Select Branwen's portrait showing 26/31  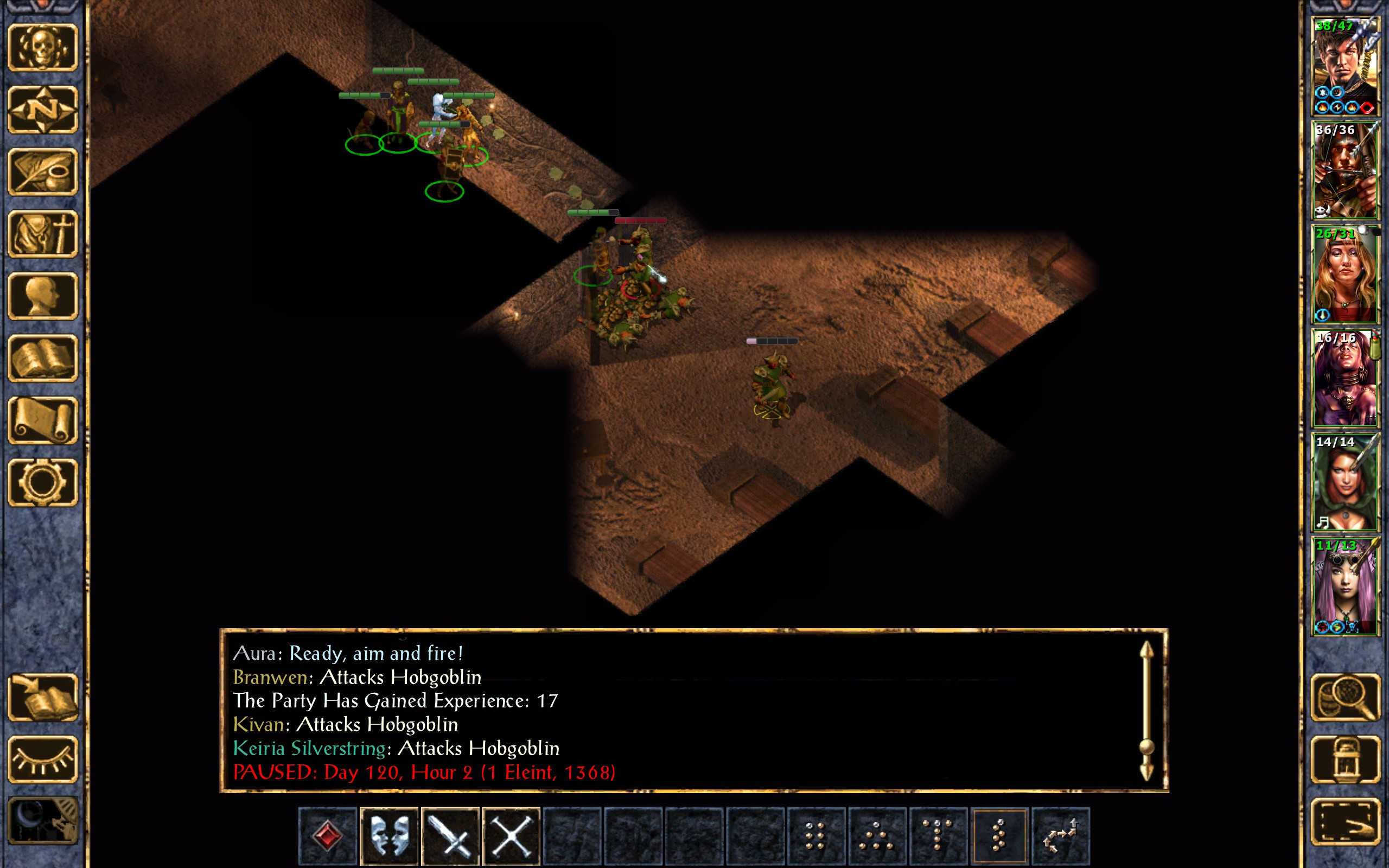coord(1346,275)
